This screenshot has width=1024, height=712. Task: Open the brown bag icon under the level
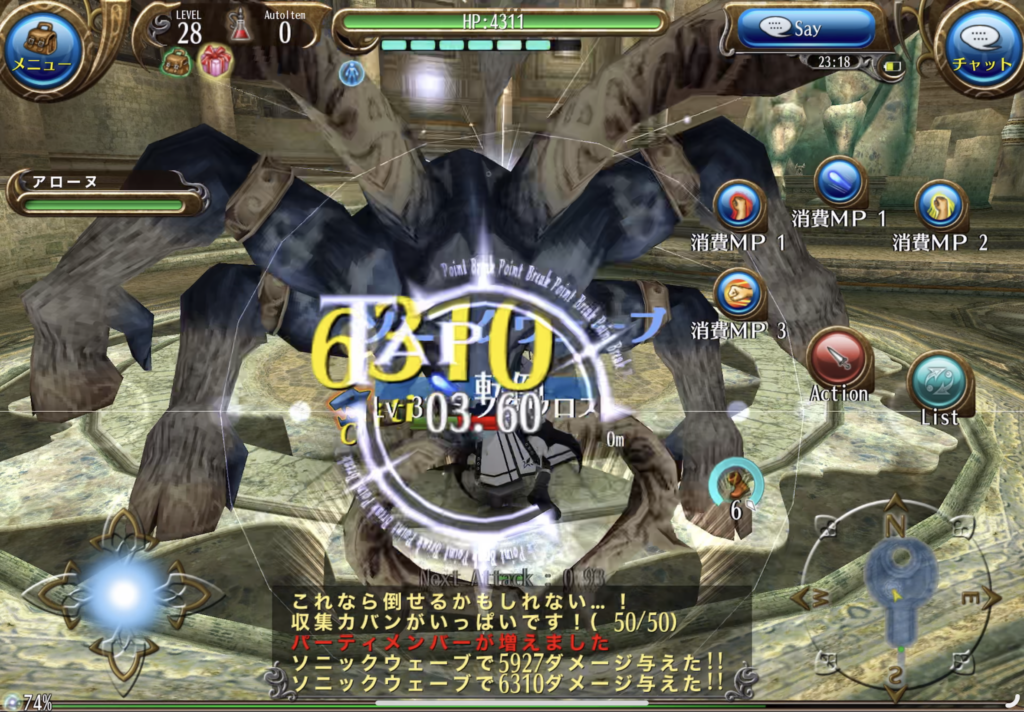[177, 62]
